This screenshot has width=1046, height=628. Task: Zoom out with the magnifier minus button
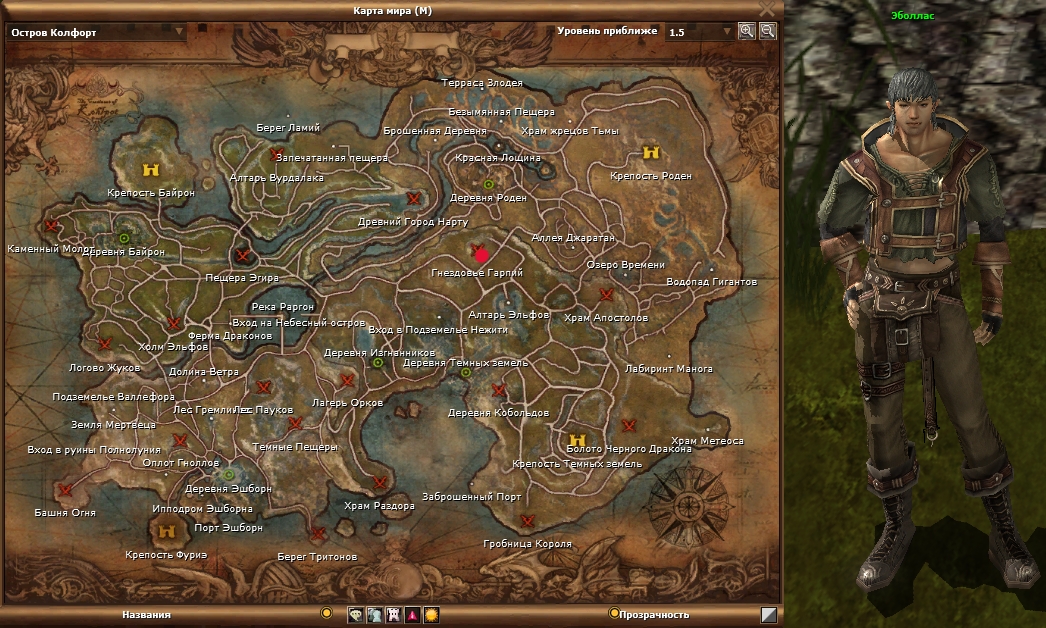point(767,31)
